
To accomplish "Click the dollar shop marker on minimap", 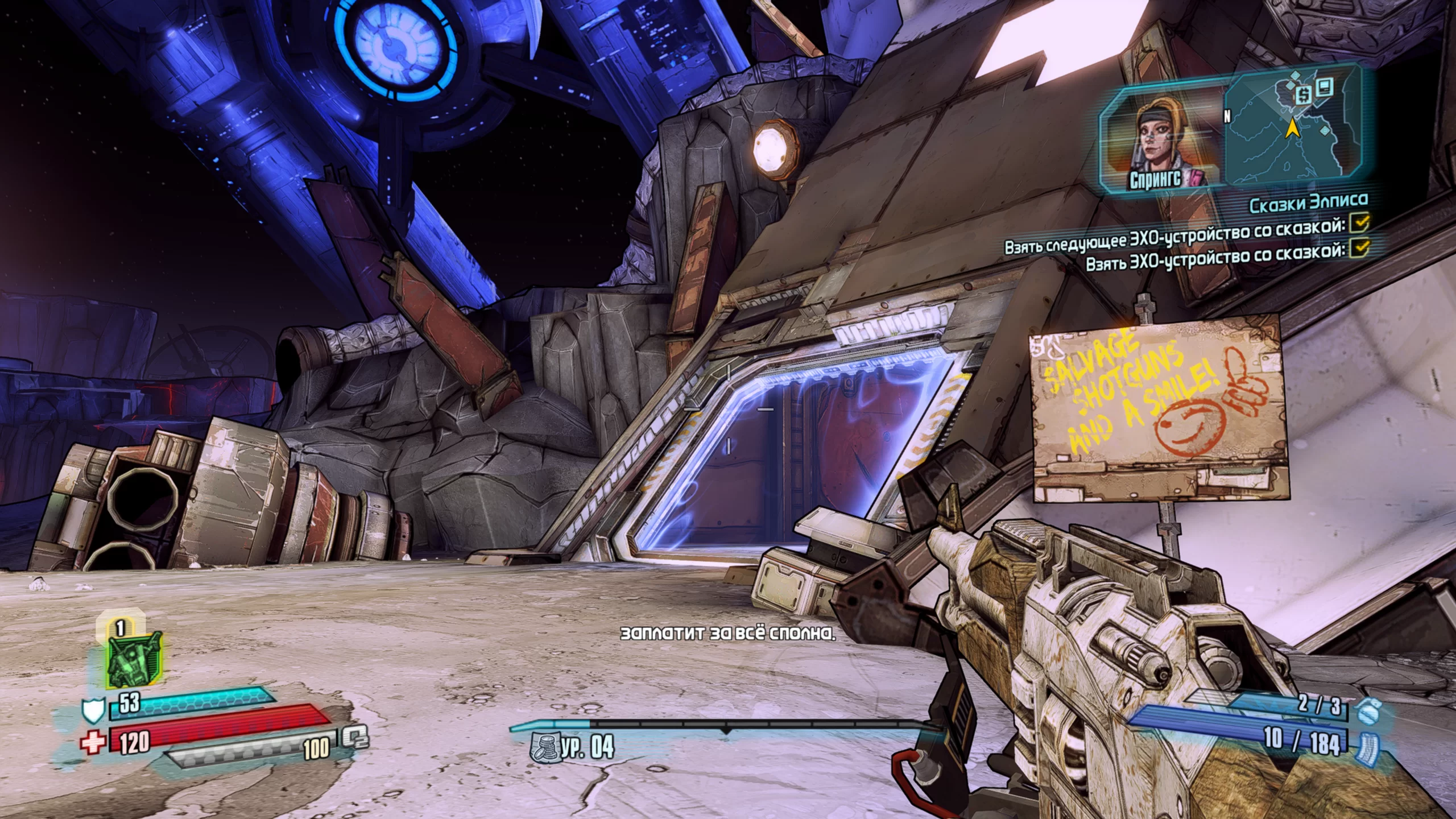I will pyautogui.click(x=1303, y=94).
